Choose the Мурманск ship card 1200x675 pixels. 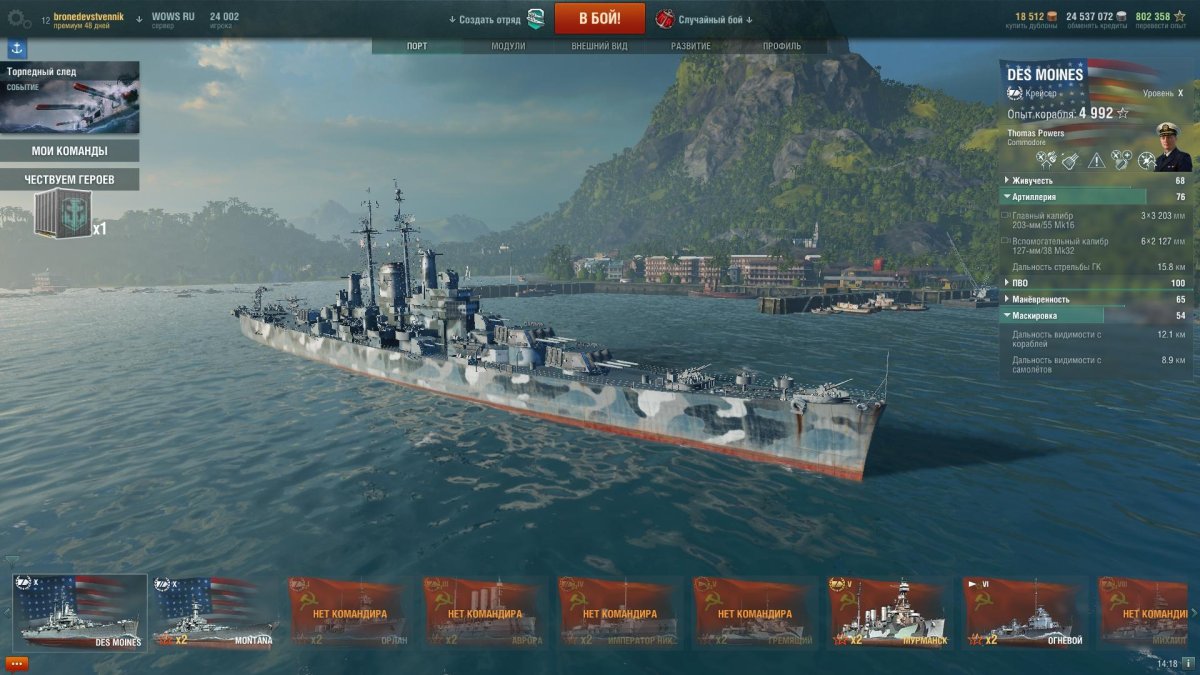tap(889, 612)
